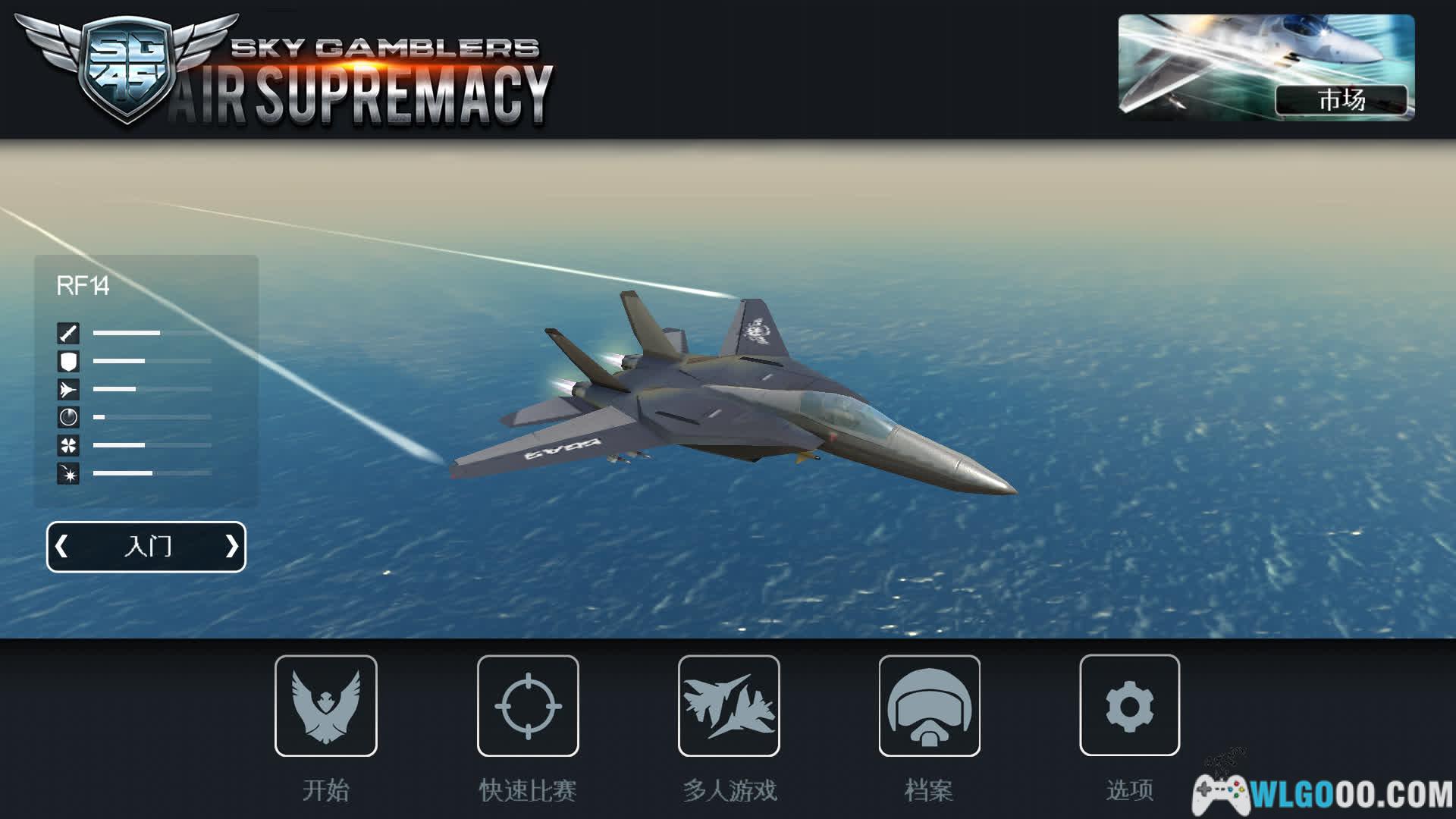The height and width of the screenshot is (819, 1456).
Task: Start a 快速比赛 quick match
Action: [528, 706]
